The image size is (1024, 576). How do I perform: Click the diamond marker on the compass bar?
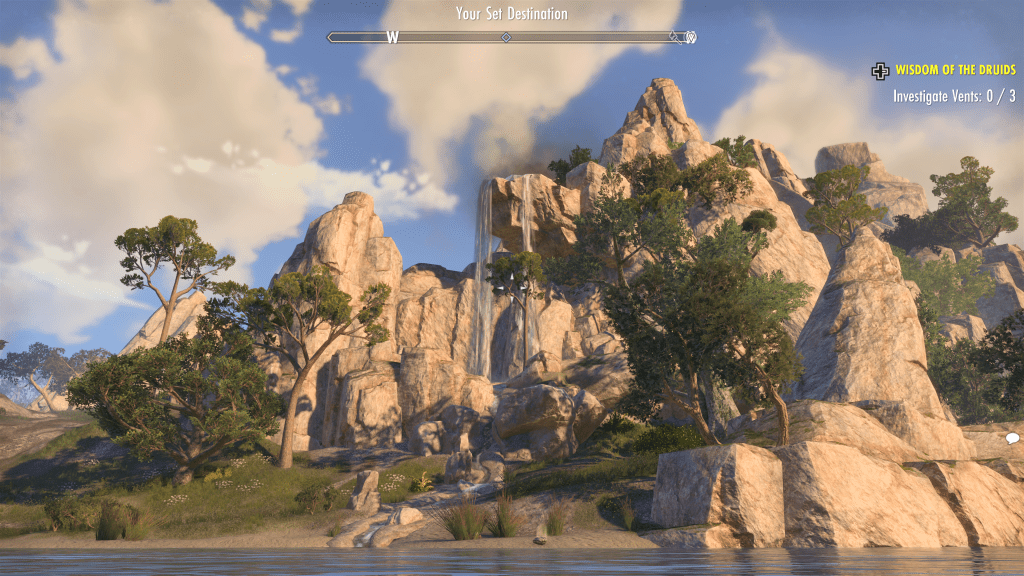click(506, 37)
